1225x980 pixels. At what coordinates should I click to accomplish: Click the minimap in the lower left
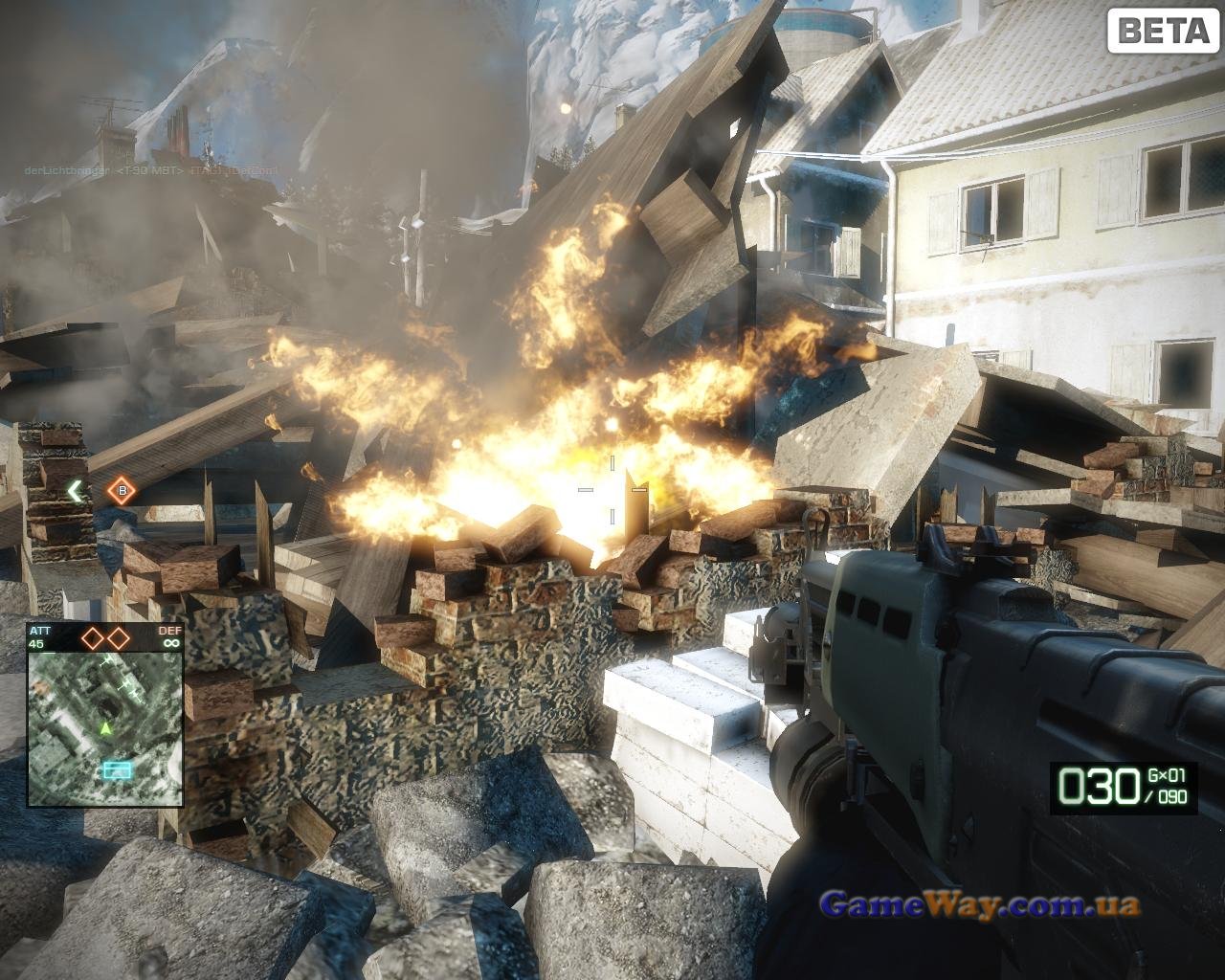(105, 727)
